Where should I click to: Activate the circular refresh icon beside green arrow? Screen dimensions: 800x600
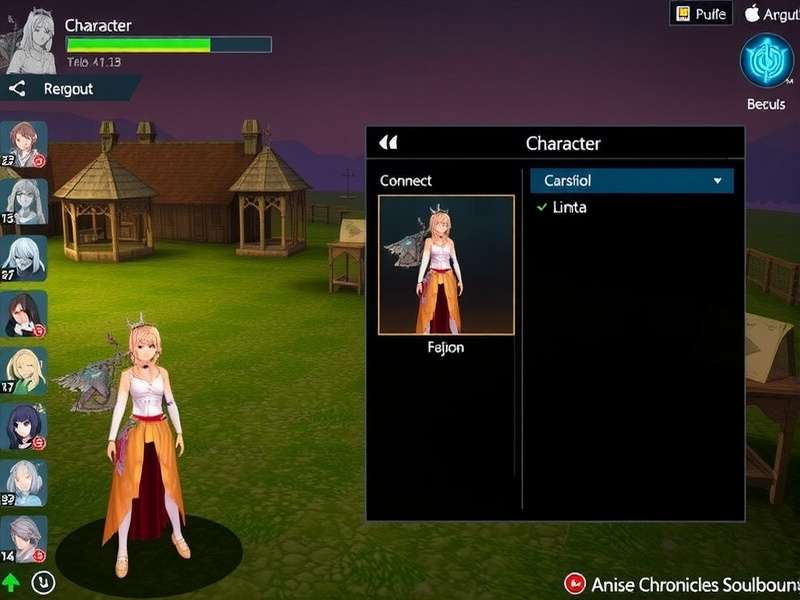click(x=43, y=582)
